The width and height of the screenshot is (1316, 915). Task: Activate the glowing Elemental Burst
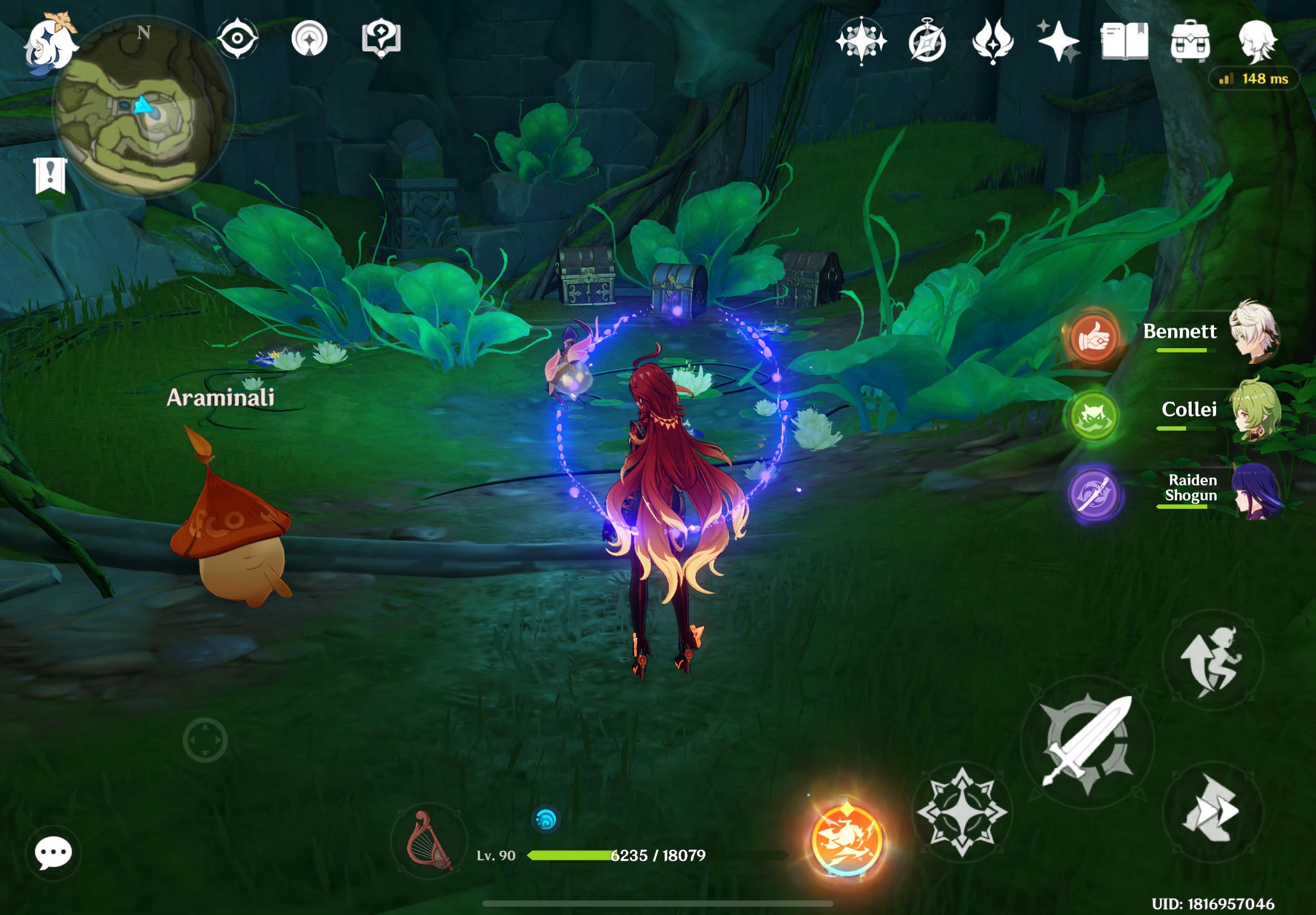[847, 841]
